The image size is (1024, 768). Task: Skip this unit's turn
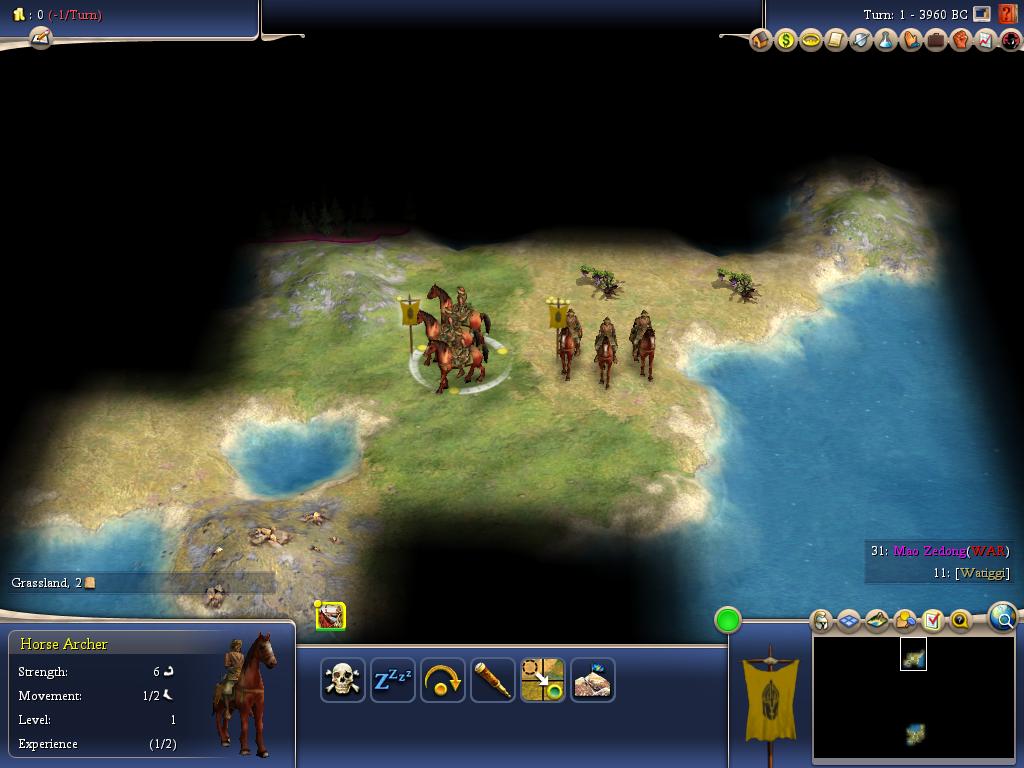point(442,681)
